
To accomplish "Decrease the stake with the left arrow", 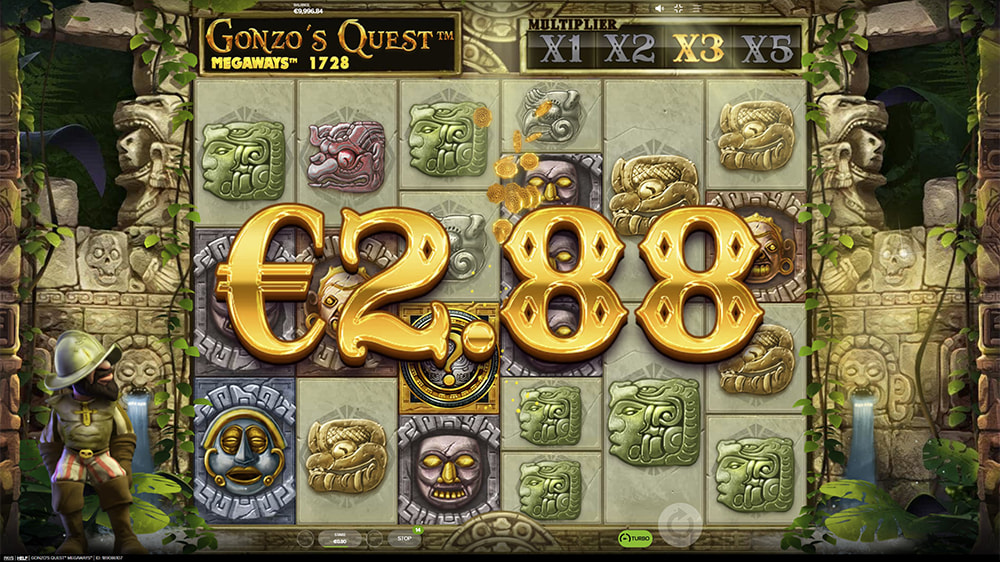I will point(305,538).
